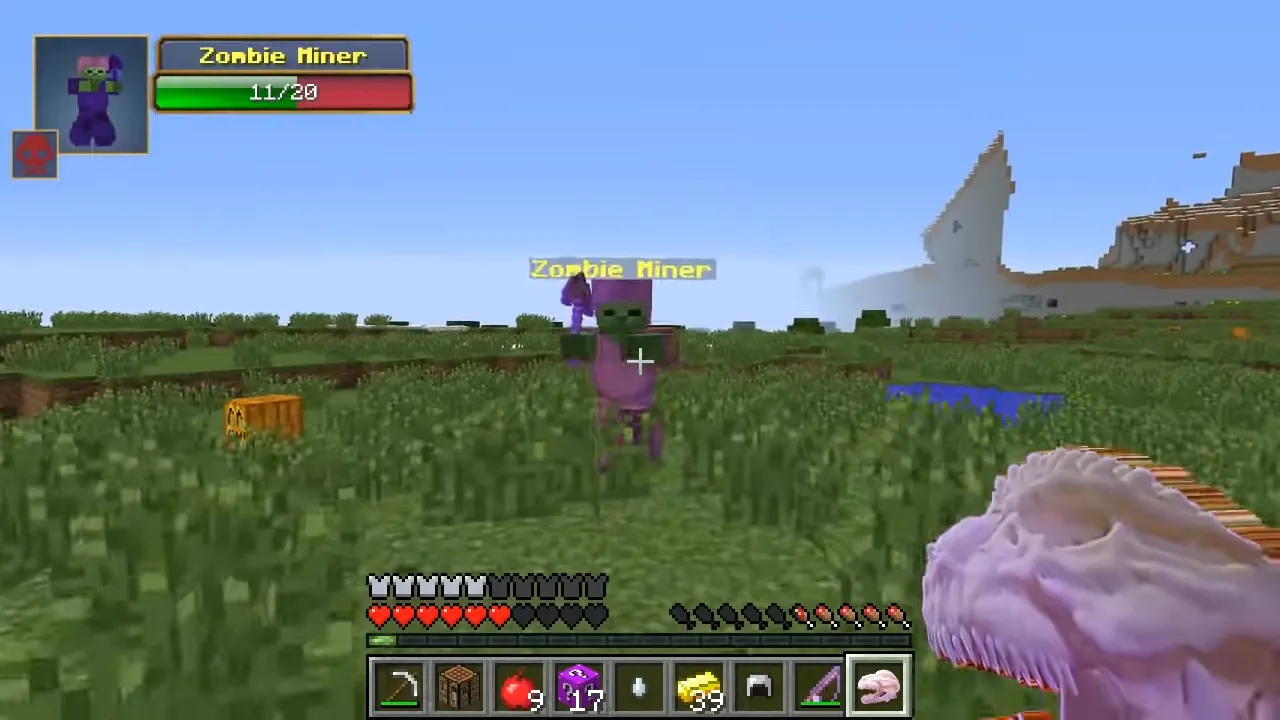The image size is (1280, 720).
Task: Select the stack of 9 apples
Action: 518,685
